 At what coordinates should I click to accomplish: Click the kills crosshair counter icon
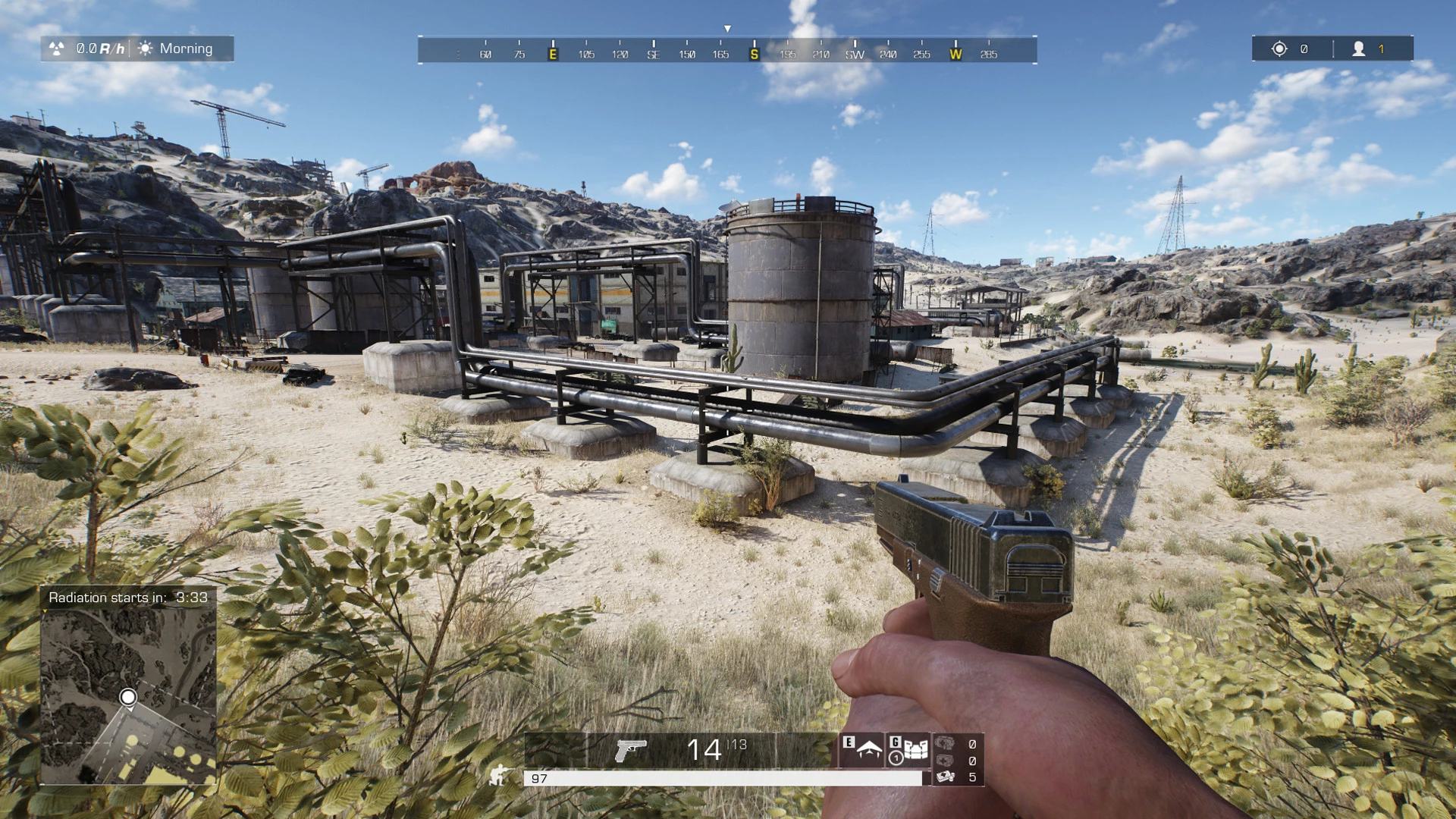click(1279, 49)
